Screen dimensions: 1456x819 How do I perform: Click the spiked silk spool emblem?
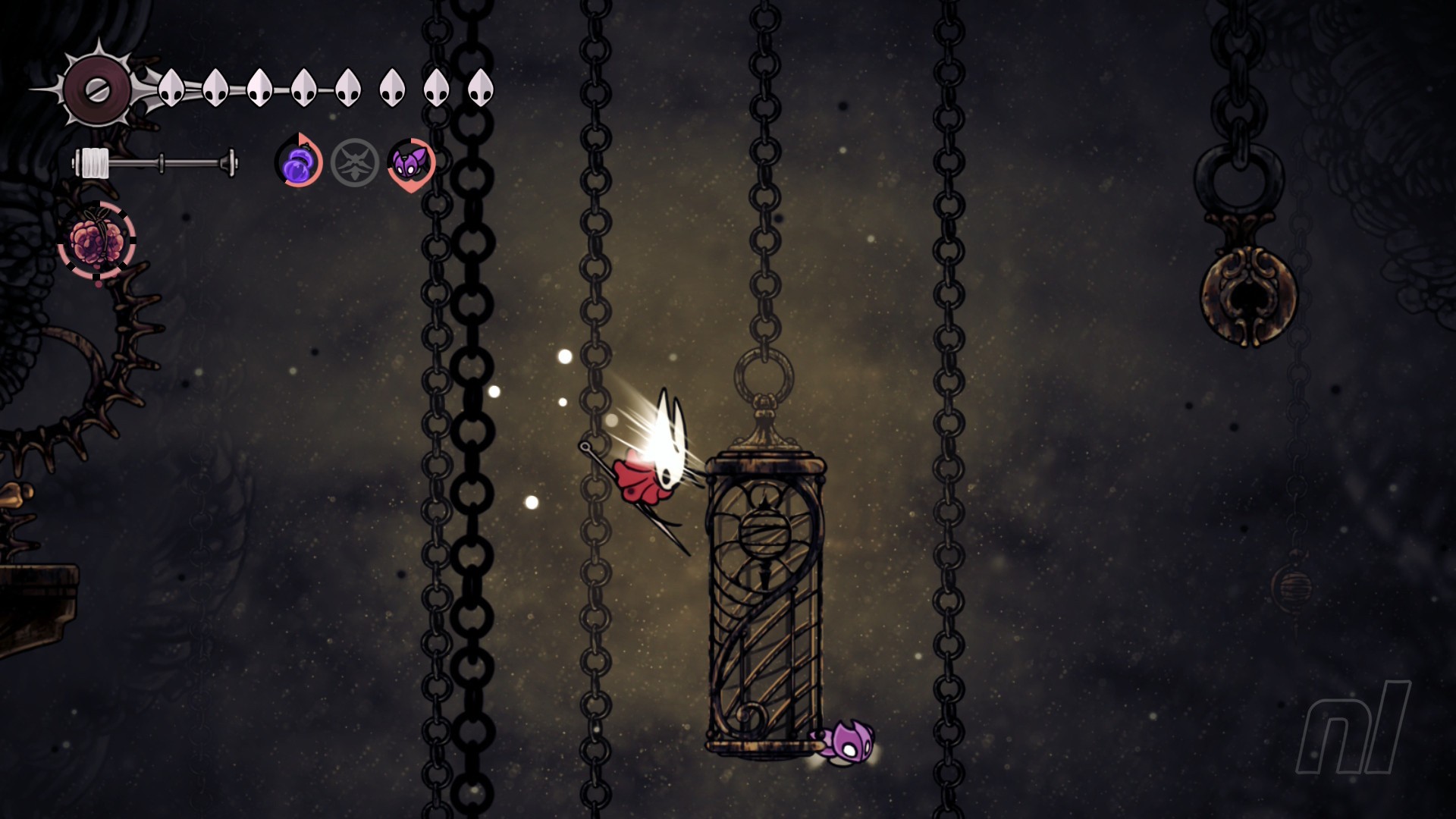coord(96,89)
